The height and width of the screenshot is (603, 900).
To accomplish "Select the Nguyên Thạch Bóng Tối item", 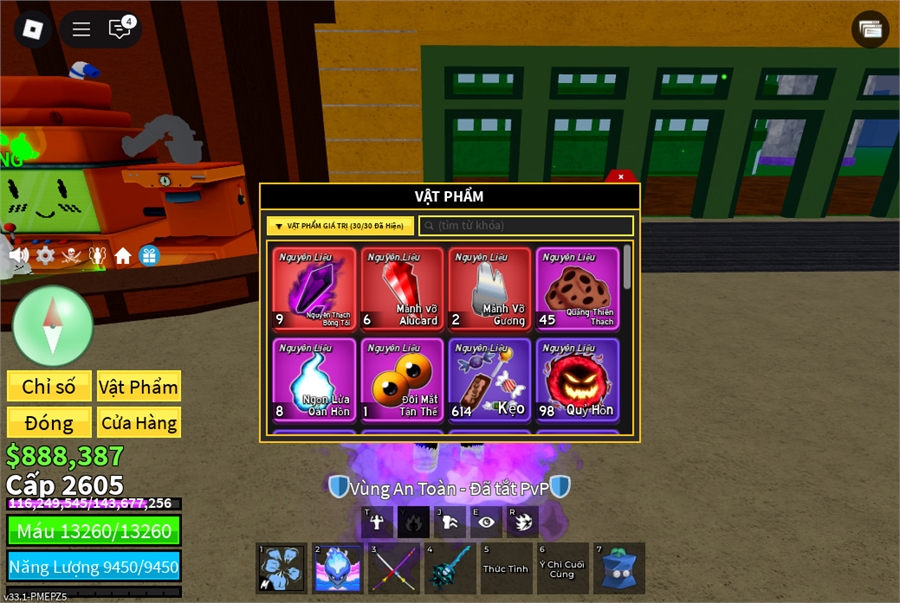I will [x=313, y=289].
